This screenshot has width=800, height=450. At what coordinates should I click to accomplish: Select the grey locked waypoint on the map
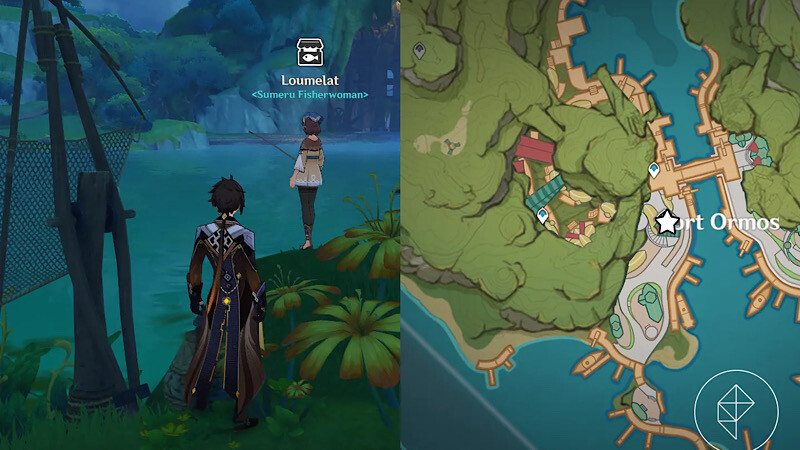pyautogui.click(x=419, y=49)
